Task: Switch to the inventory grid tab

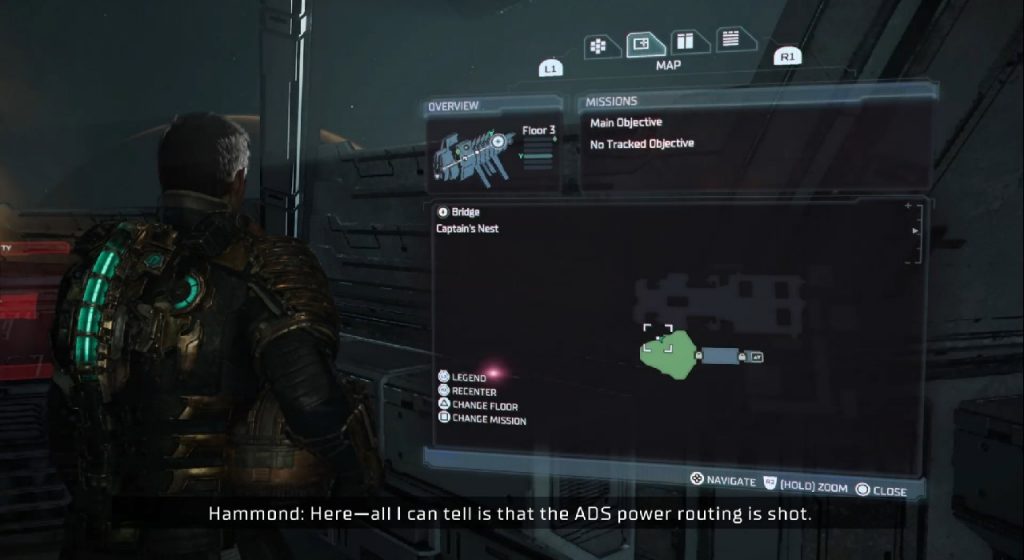Action: [598, 46]
